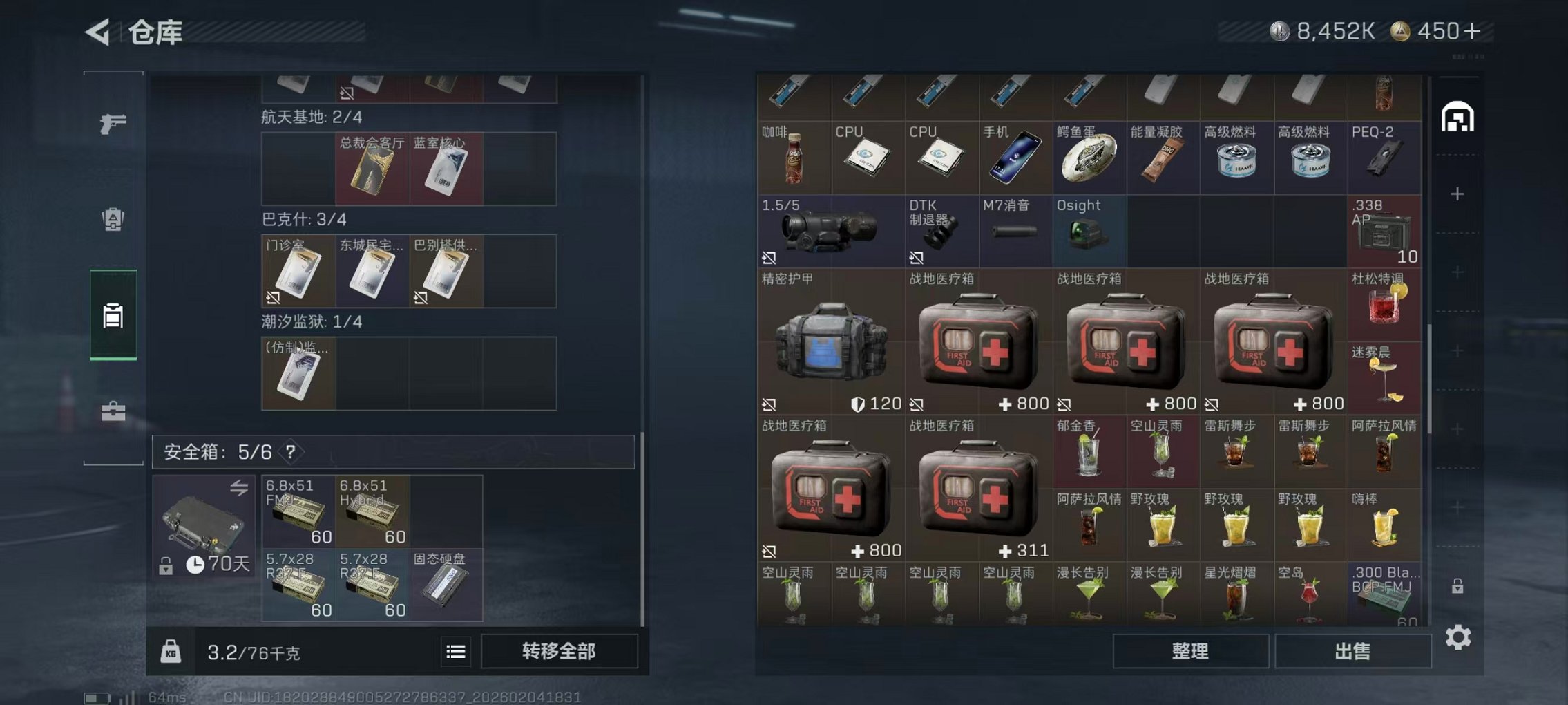The image size is (1568, 705).
Task: Tap the question mark beside 安全箱: 5/6
Action: [x=290, y=451]
